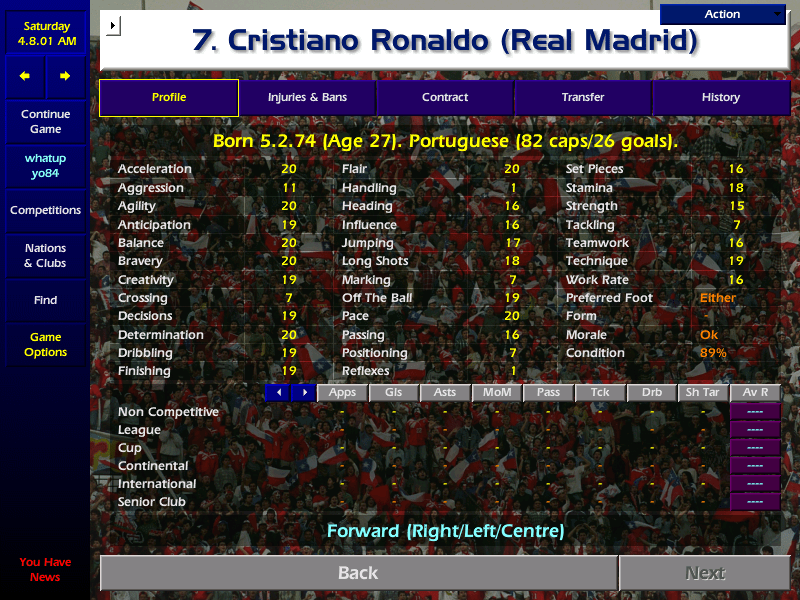Read the You Have News alert

[x=45, y=569]
